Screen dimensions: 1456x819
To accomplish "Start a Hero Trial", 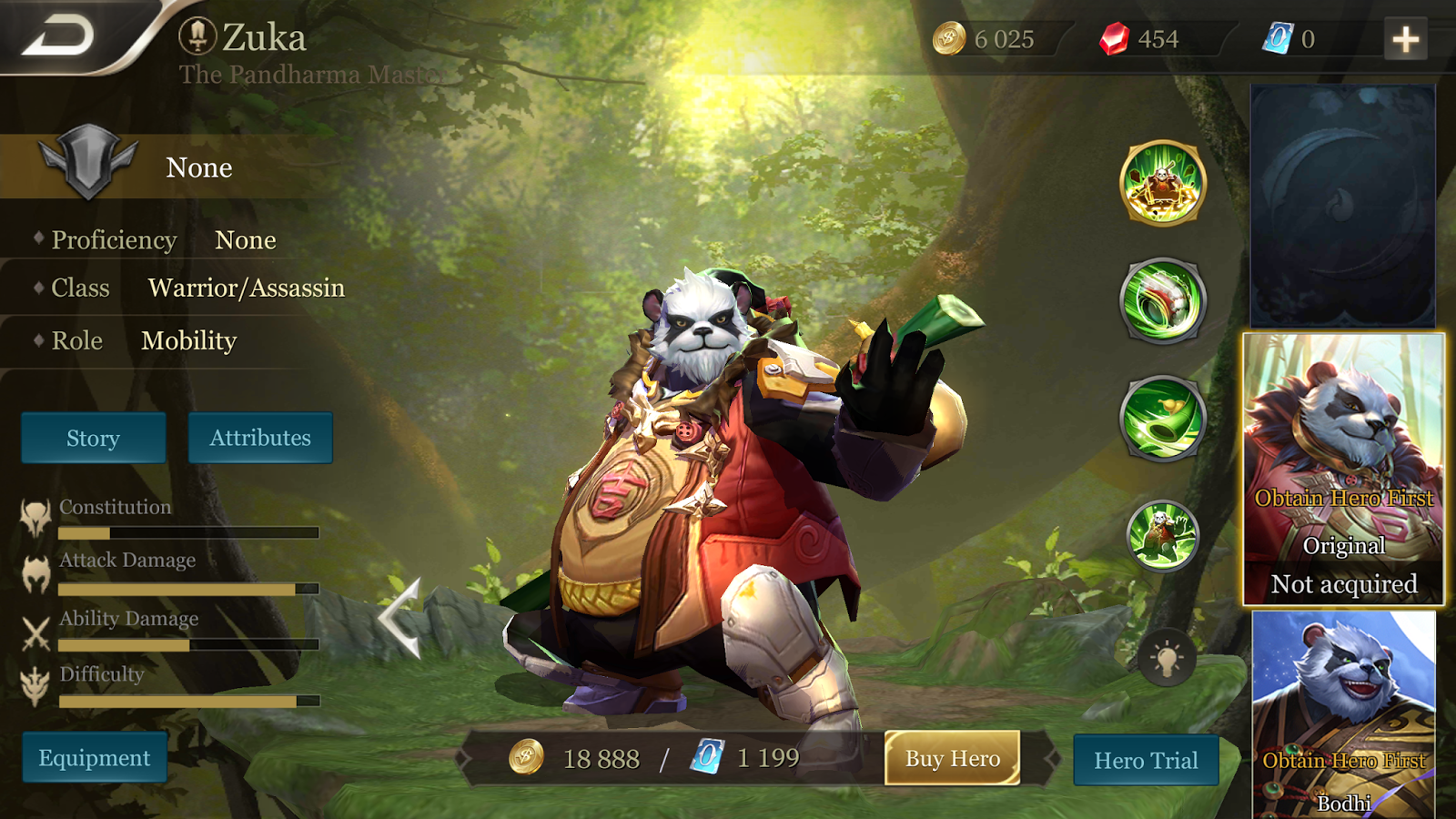I will (1147, 761).
